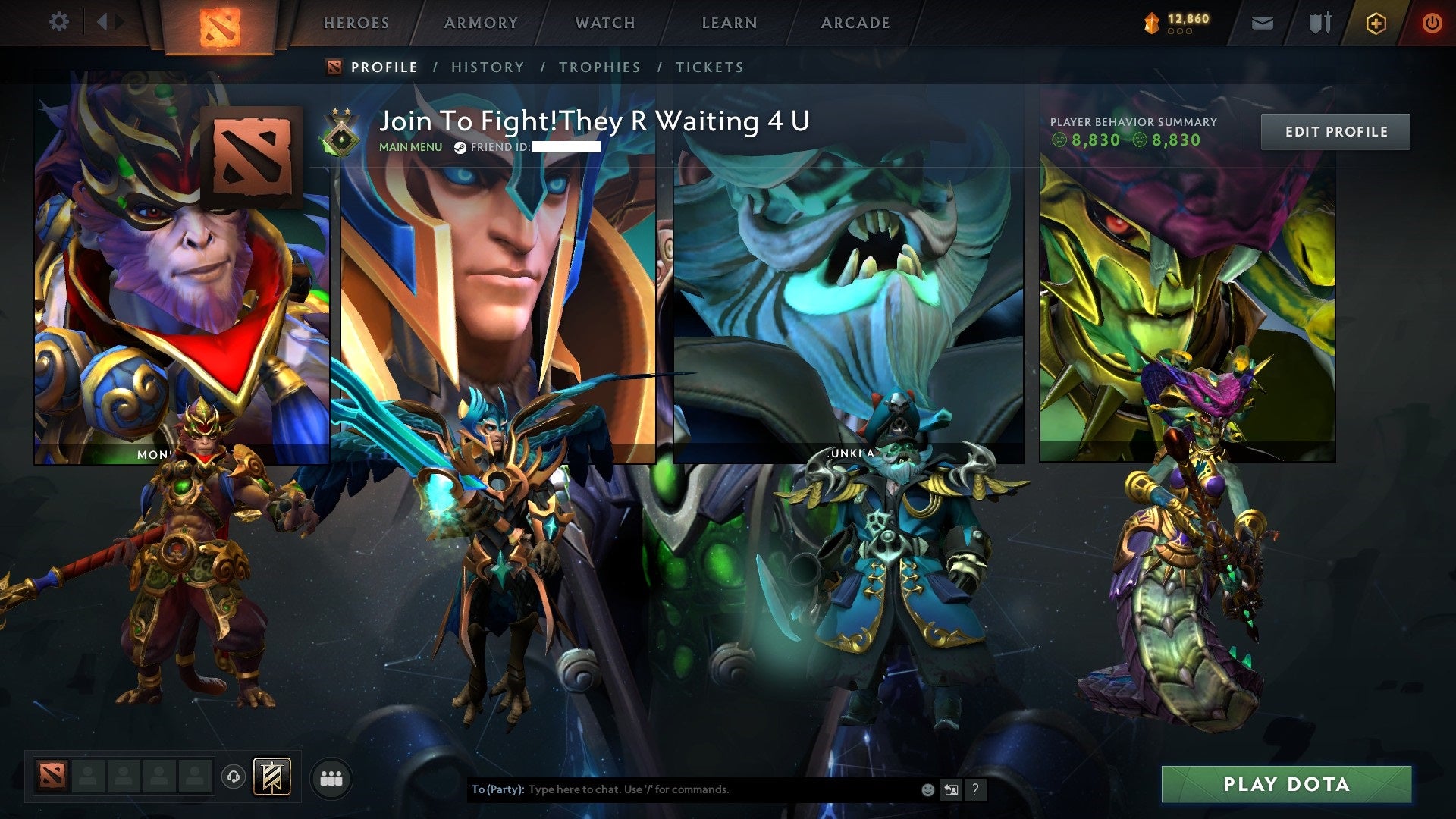Open the Arcade menu
The height and width of the screenshot is (819, 1456).
pyautogui.click(x=855, y=23)
